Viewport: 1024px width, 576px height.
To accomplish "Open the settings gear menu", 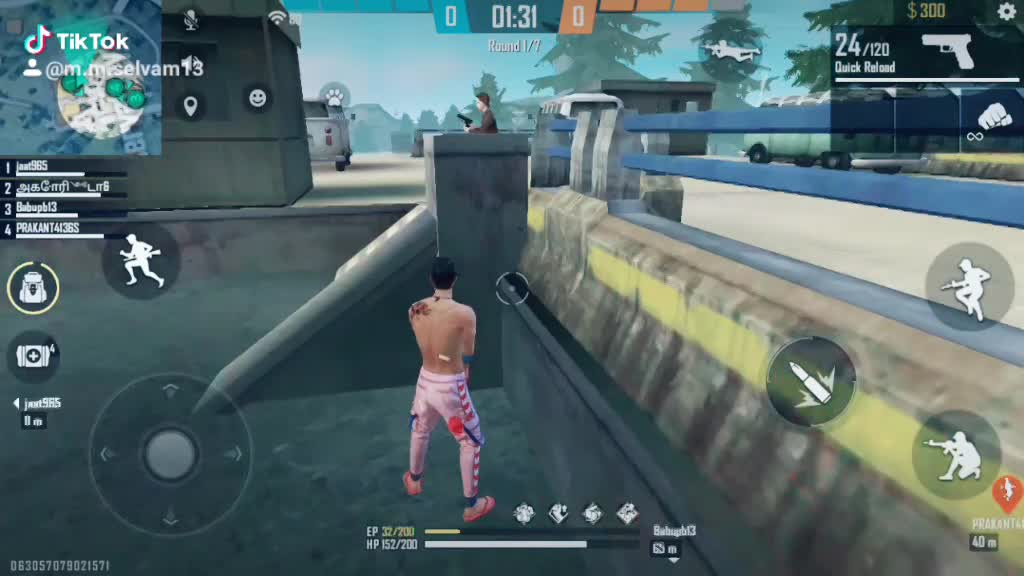I will coord(1006,11).
